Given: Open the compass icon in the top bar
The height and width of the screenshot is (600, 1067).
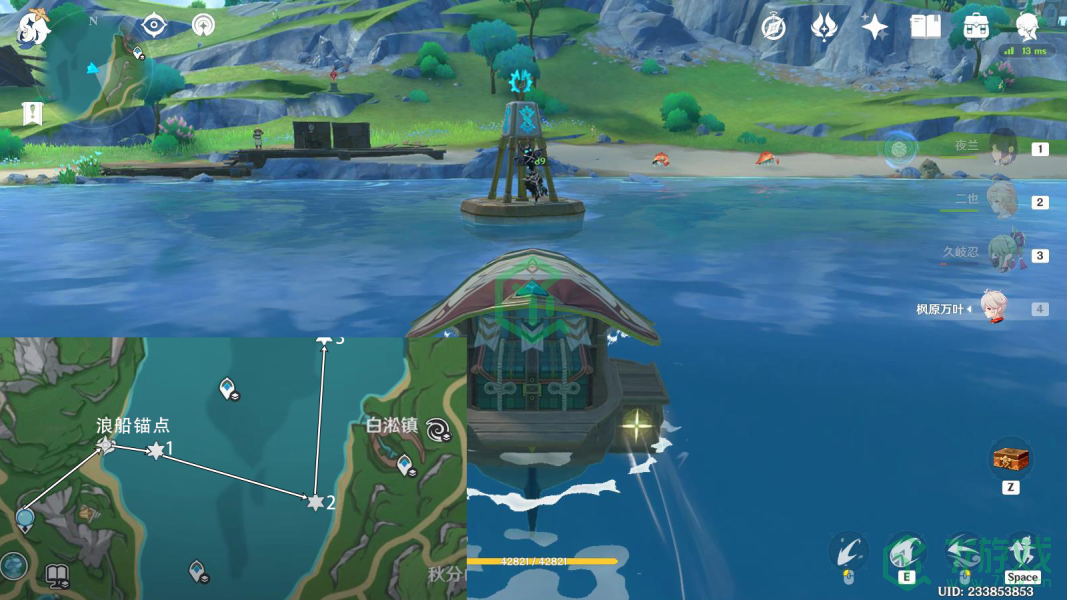Looking at the screenshot, I should (773, 27).
